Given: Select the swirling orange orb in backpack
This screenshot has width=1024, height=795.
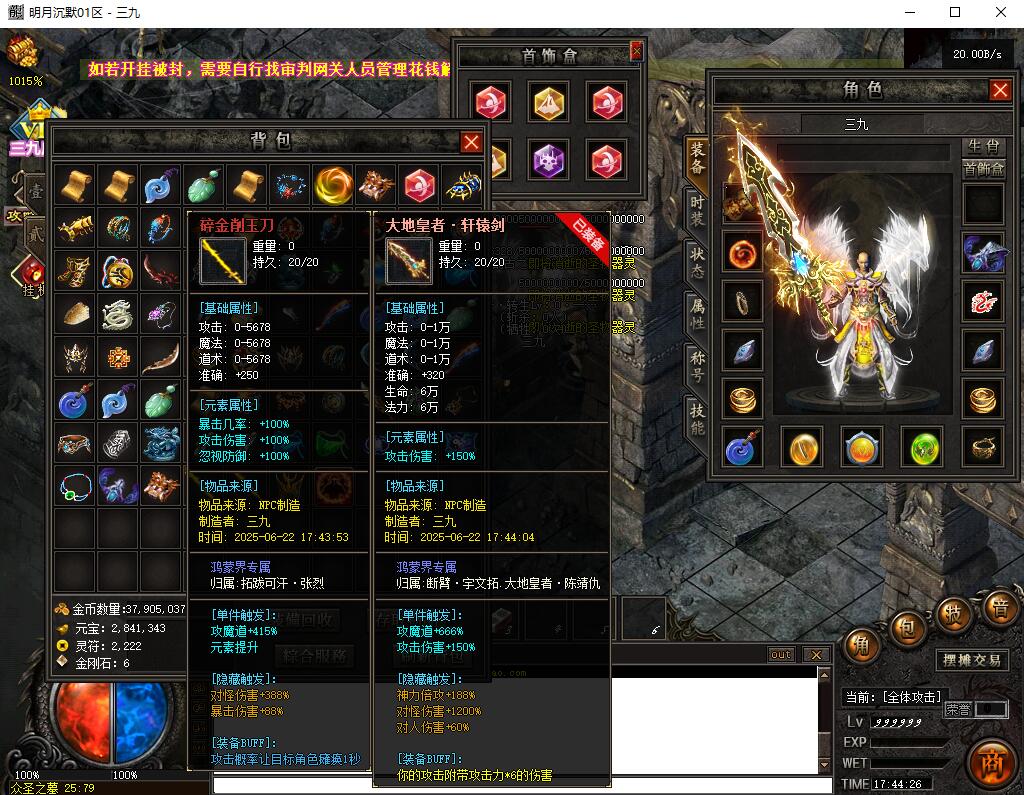Looking at the screenshot, I should (x=333, y=185).
